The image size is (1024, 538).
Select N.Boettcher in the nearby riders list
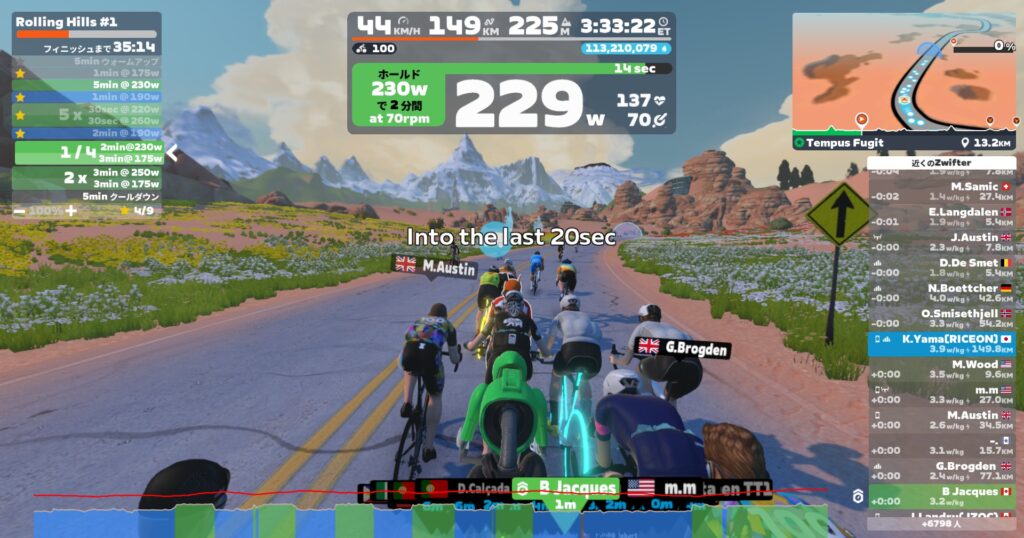tap(942, 292)
